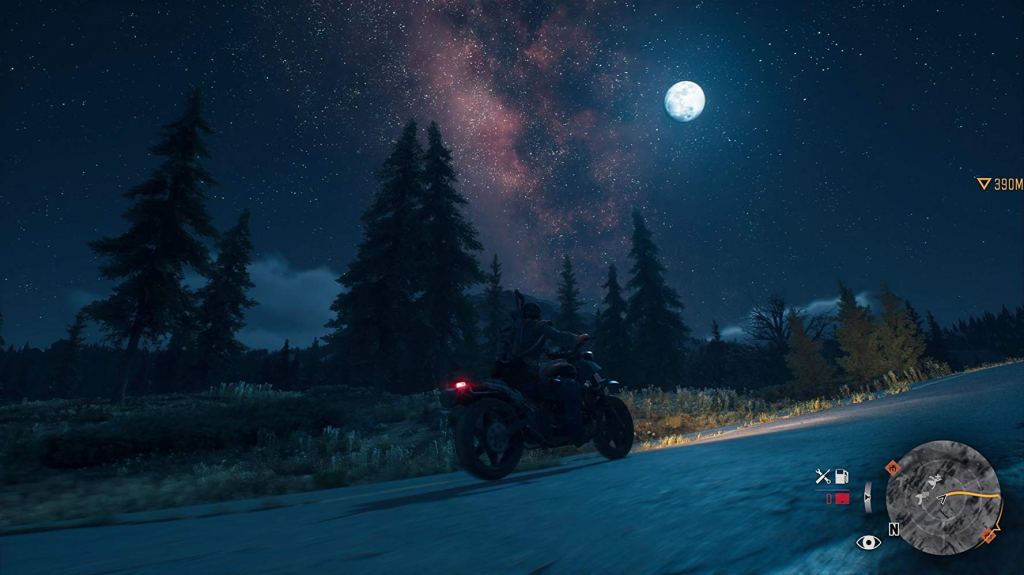Select the orange diamond marker at minimap's top-left

pos(892,467)
